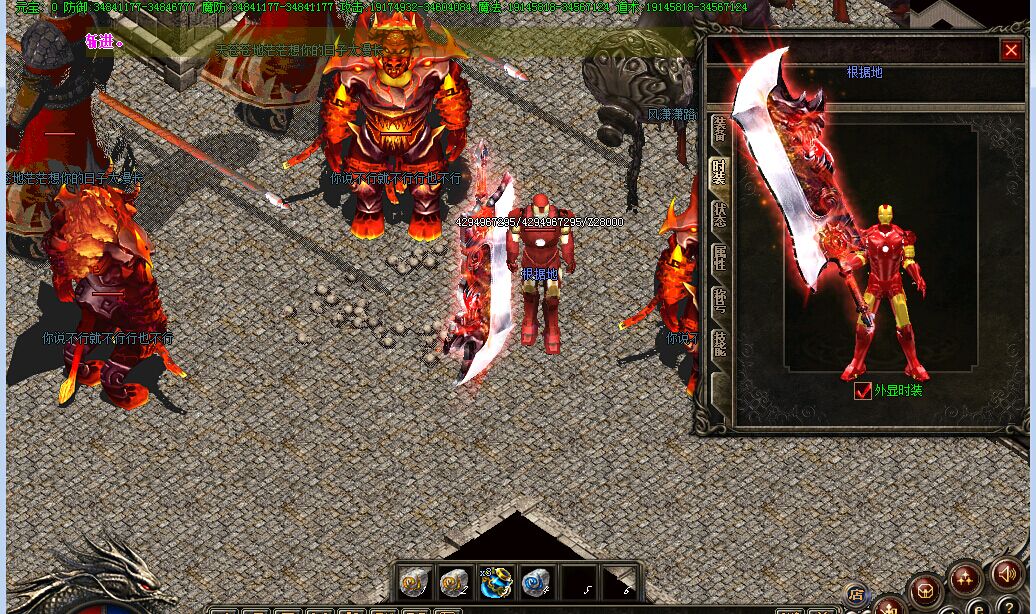Image resolution: width=1036 pixels, height=614 pixels.
Task: Open the 技能 skills tab
Action: tap(719, 345)
